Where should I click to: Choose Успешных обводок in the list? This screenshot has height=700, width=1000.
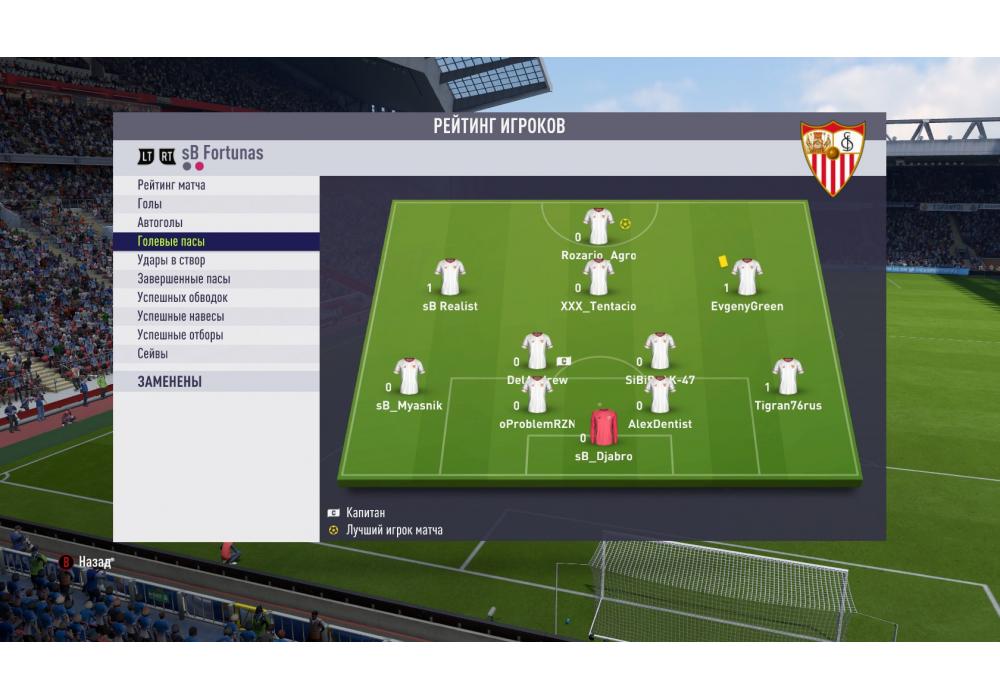pyautogui.click(x=215, y=298)
